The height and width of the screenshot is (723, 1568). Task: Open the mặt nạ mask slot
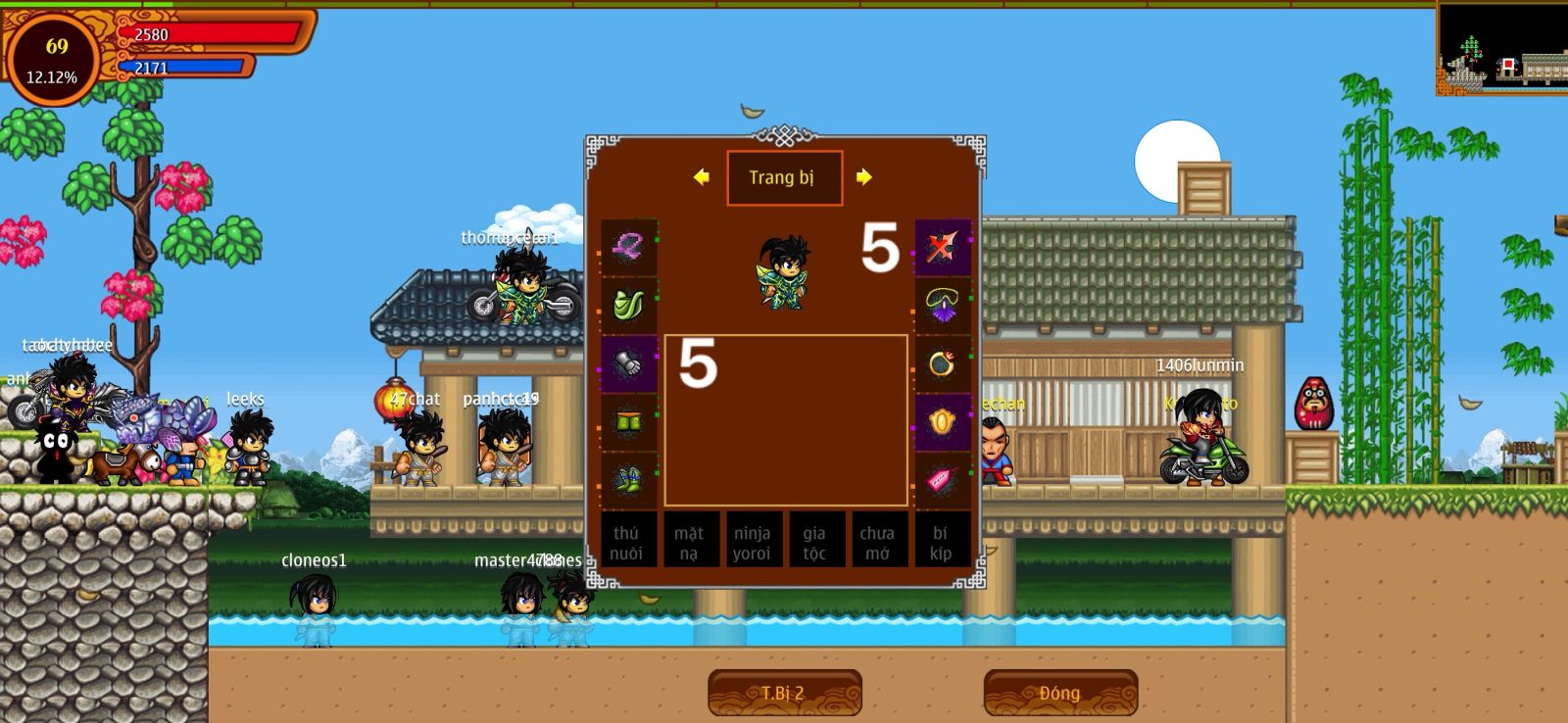pyautogui.click(x=690, y=542)
